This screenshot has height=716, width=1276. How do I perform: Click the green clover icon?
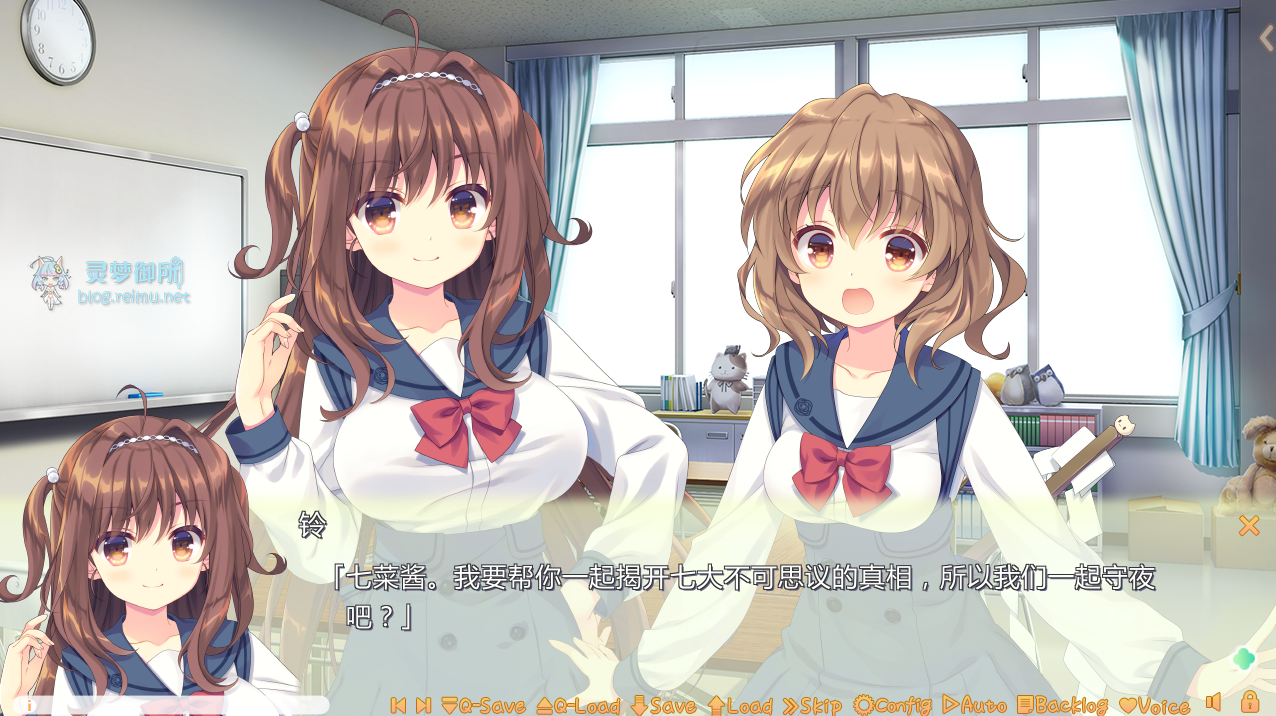[1243, 658]
